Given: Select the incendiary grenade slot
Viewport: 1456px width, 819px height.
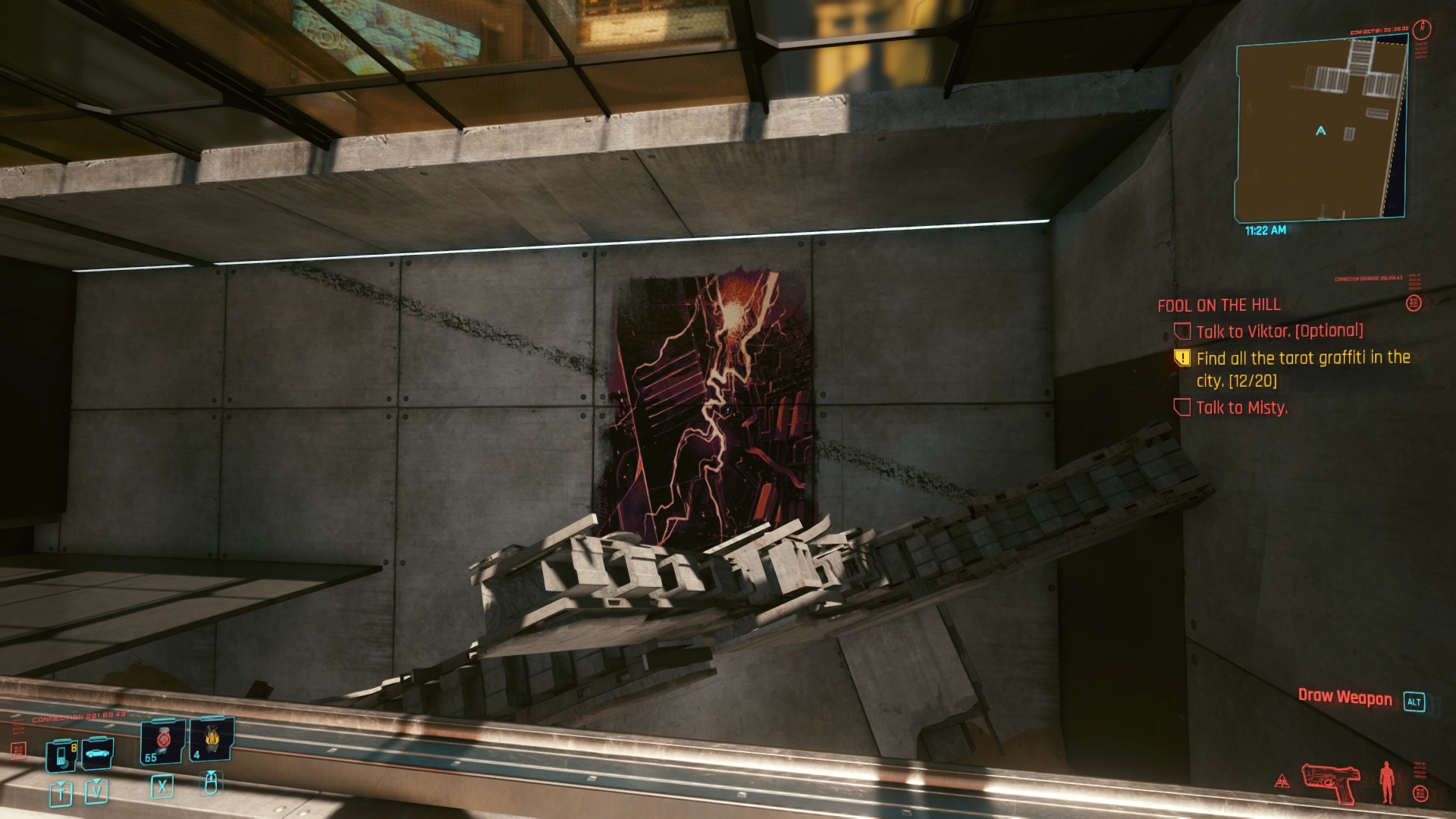Looking at the screenshot, I should point(210,741).
